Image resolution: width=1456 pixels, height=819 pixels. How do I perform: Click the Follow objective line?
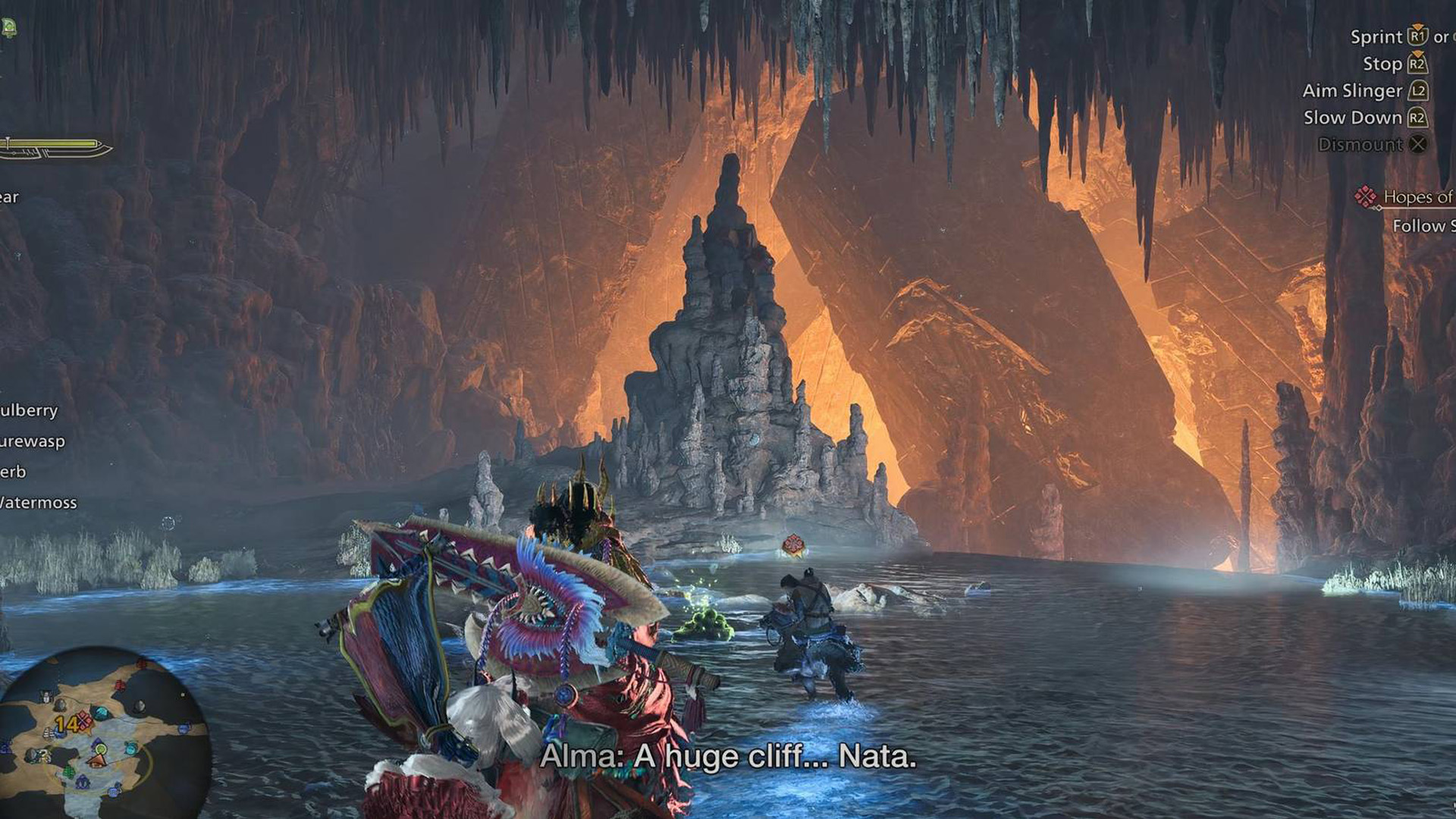[x=1423, y=226]
